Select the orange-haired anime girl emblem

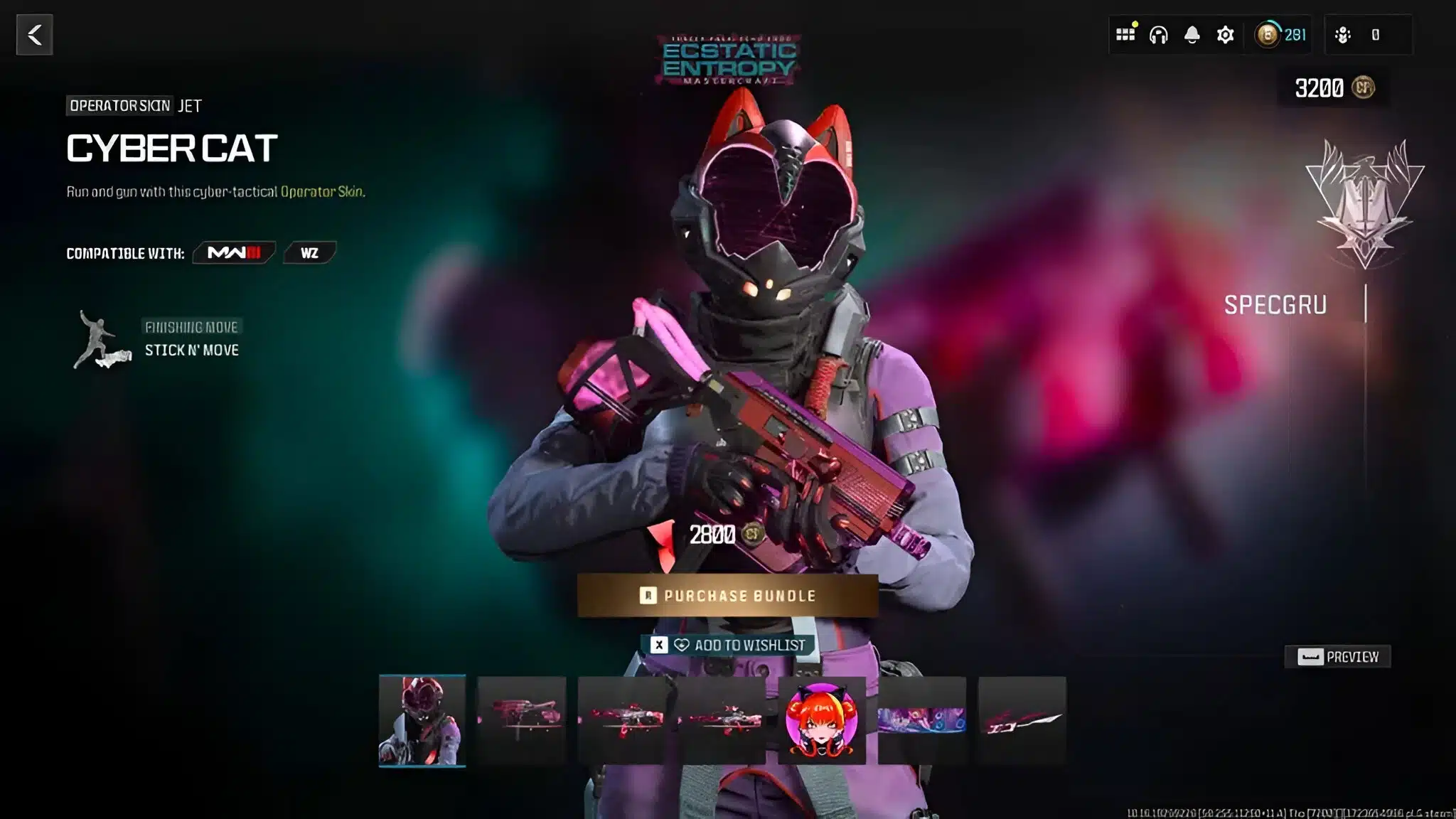(x=822, y=720)
